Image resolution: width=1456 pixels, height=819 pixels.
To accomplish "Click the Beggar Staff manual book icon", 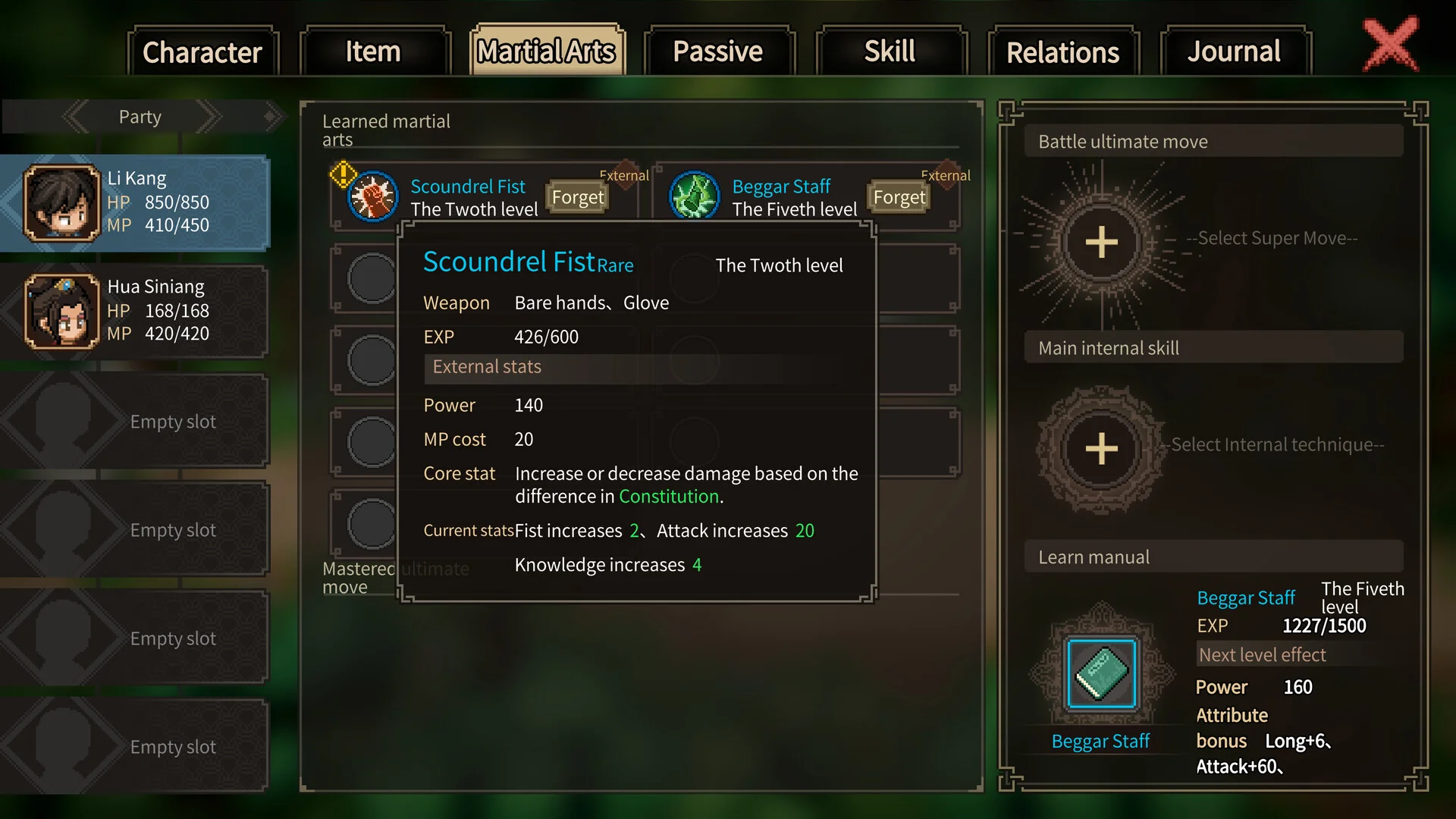I will pyautogui.click(x=1101, y=673).
